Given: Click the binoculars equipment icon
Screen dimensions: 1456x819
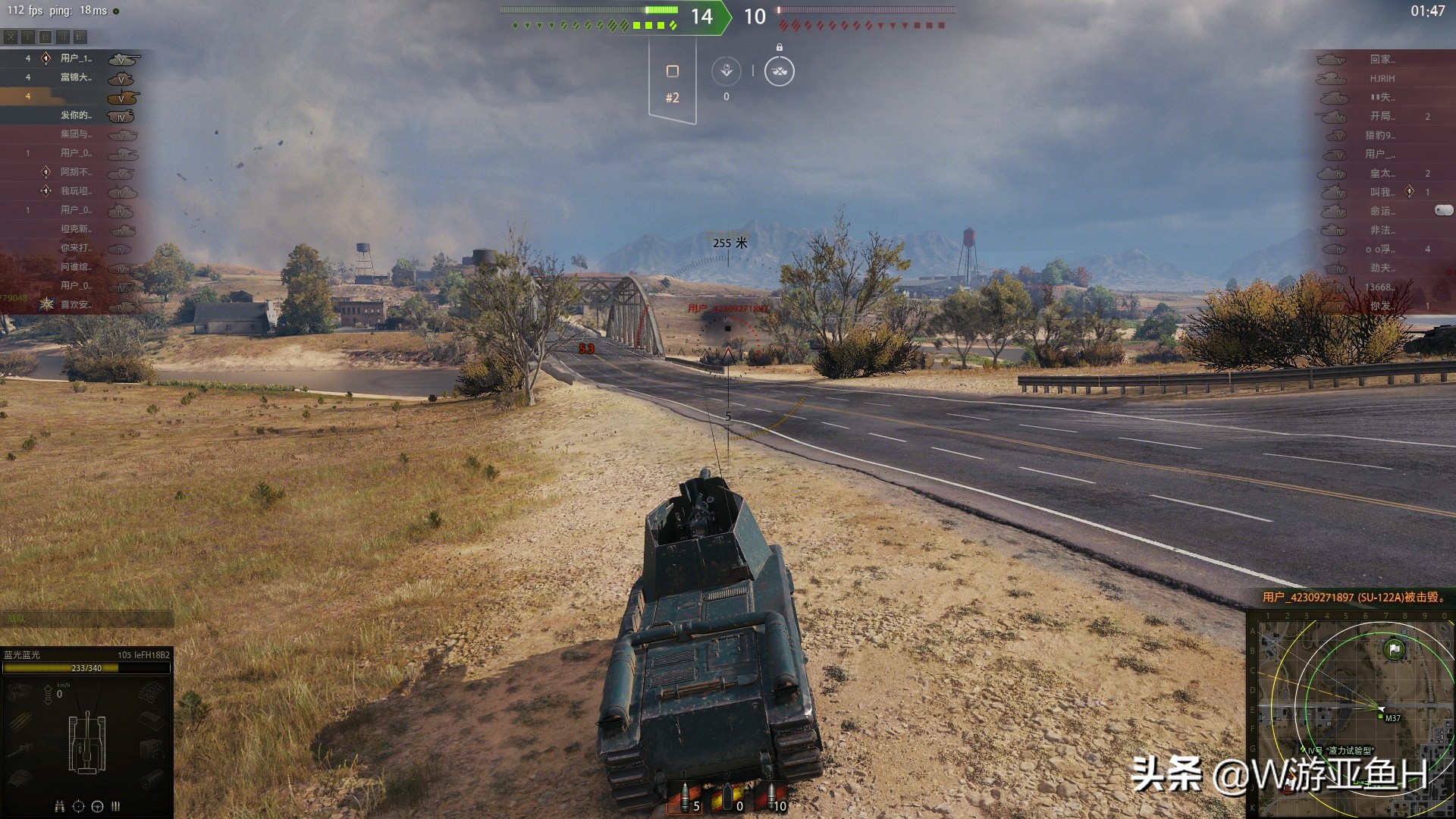Looking at the screenshot, I should (60, 806).
